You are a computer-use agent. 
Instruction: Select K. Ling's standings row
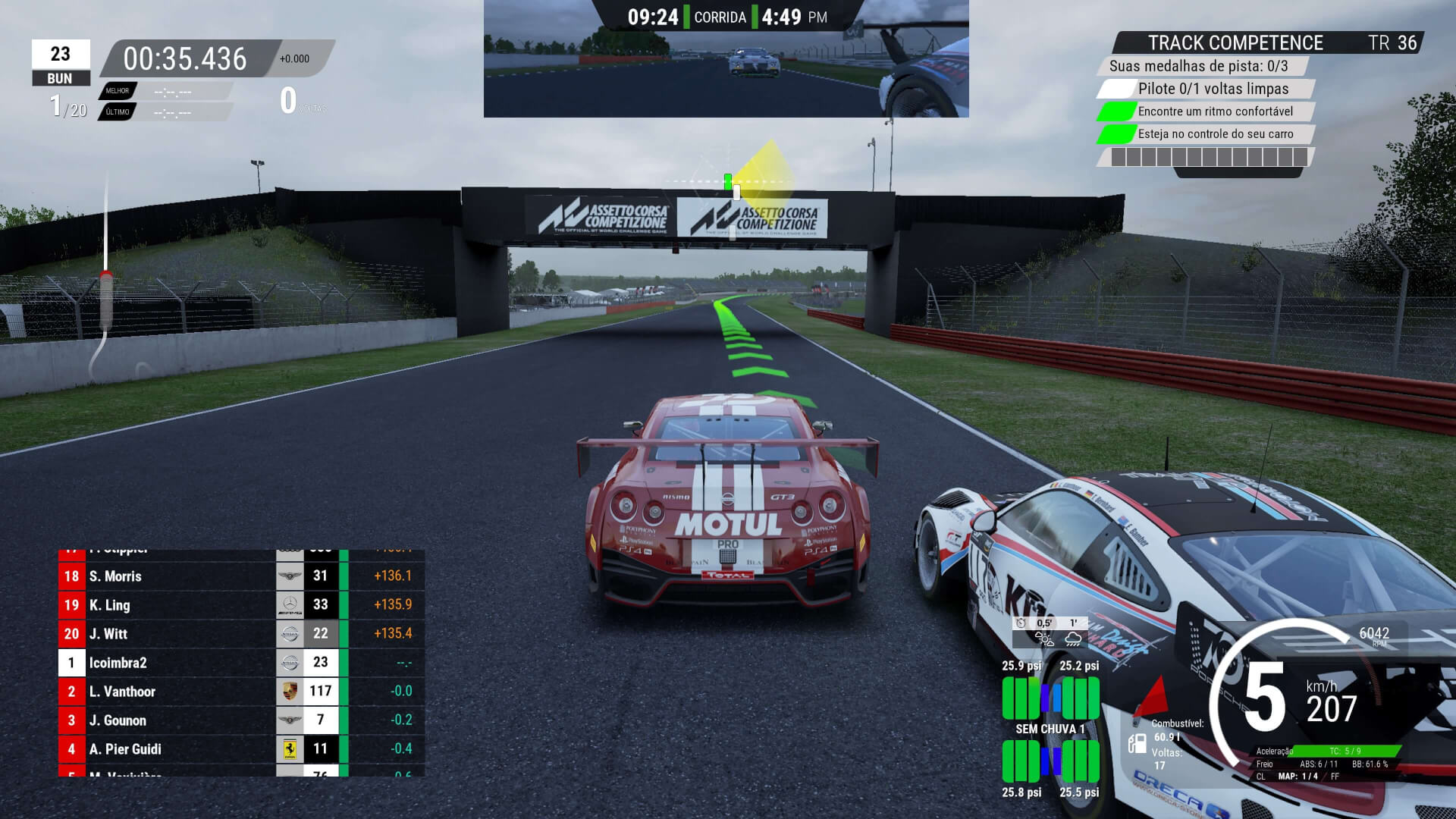pyautogui.click(x=241, y=605)
